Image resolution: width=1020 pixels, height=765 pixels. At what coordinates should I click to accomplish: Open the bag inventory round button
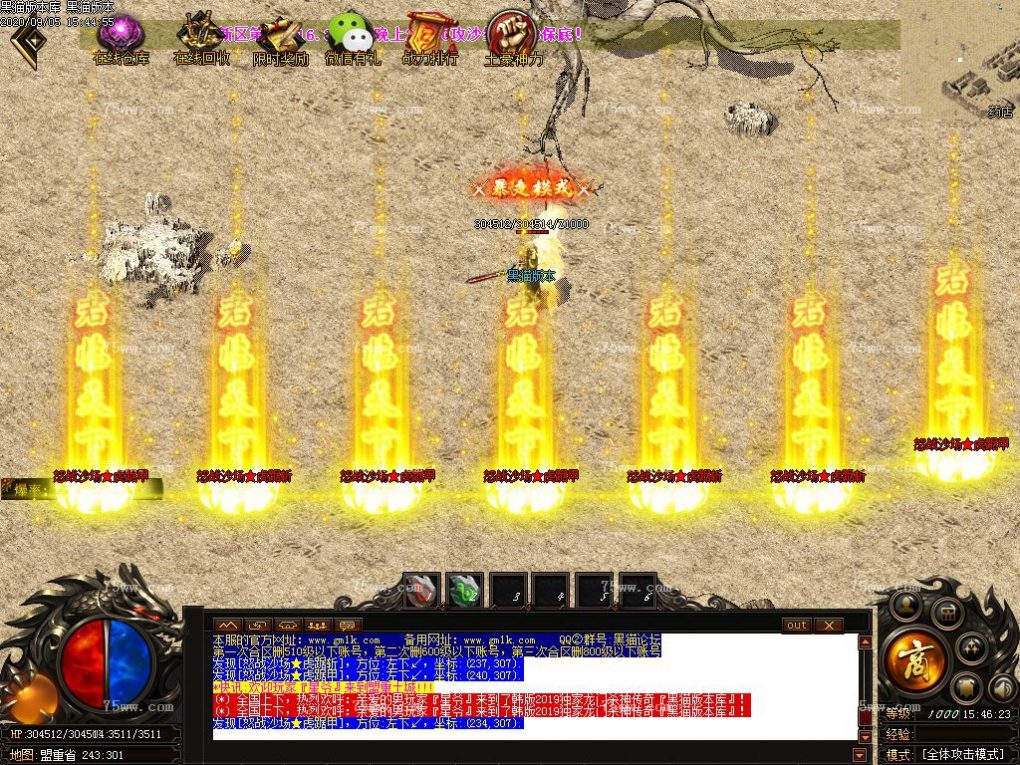[x=949, y=613]
